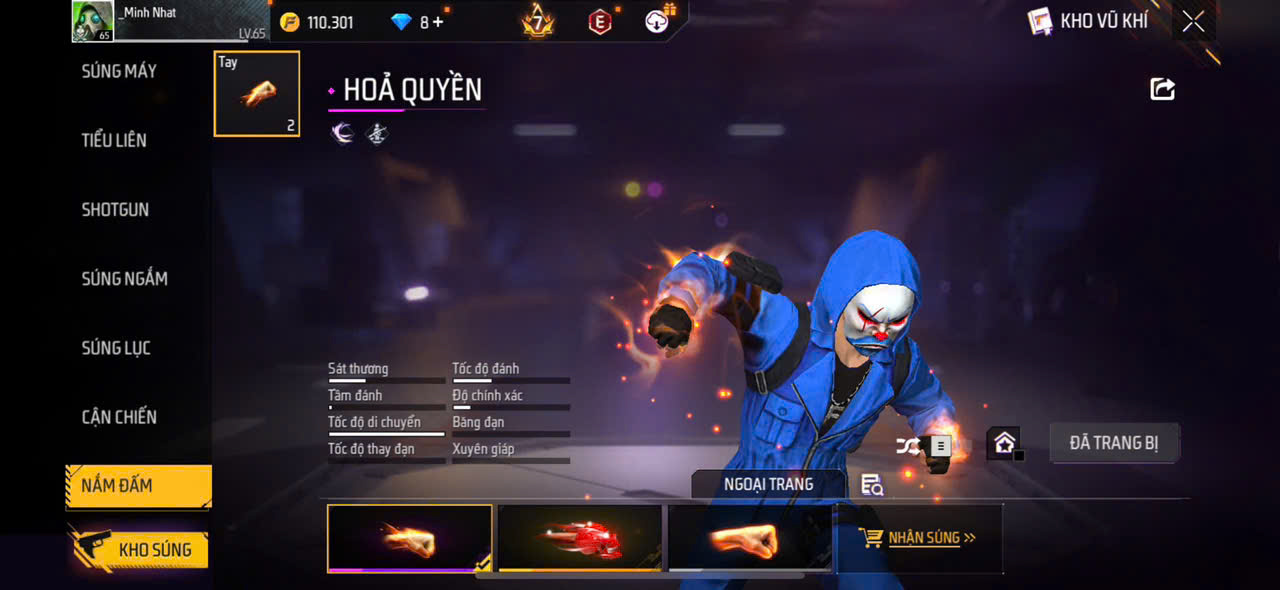Choose the Súng Lục category
The width and height of the screenshot is (1280, 590).
tap(116, 348)
